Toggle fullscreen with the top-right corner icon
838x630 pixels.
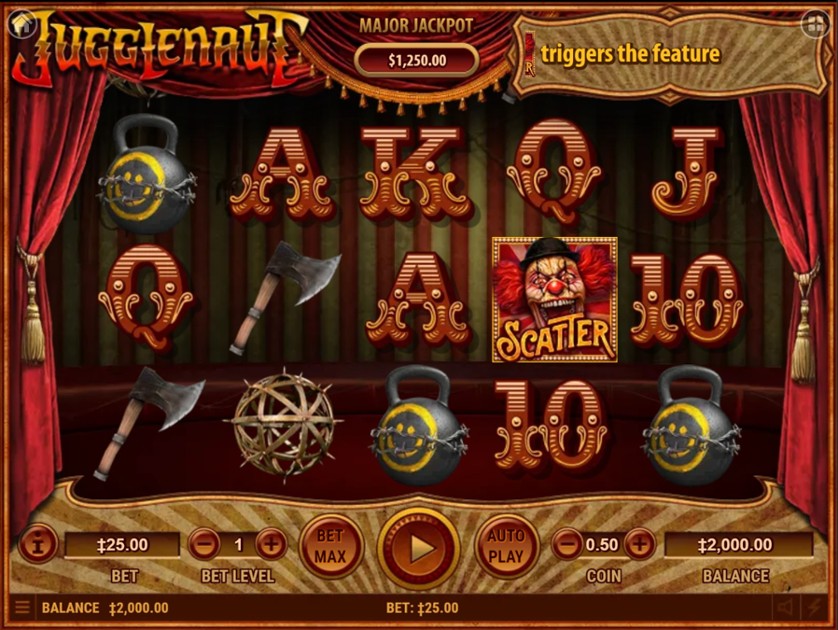tap(815, 23)
